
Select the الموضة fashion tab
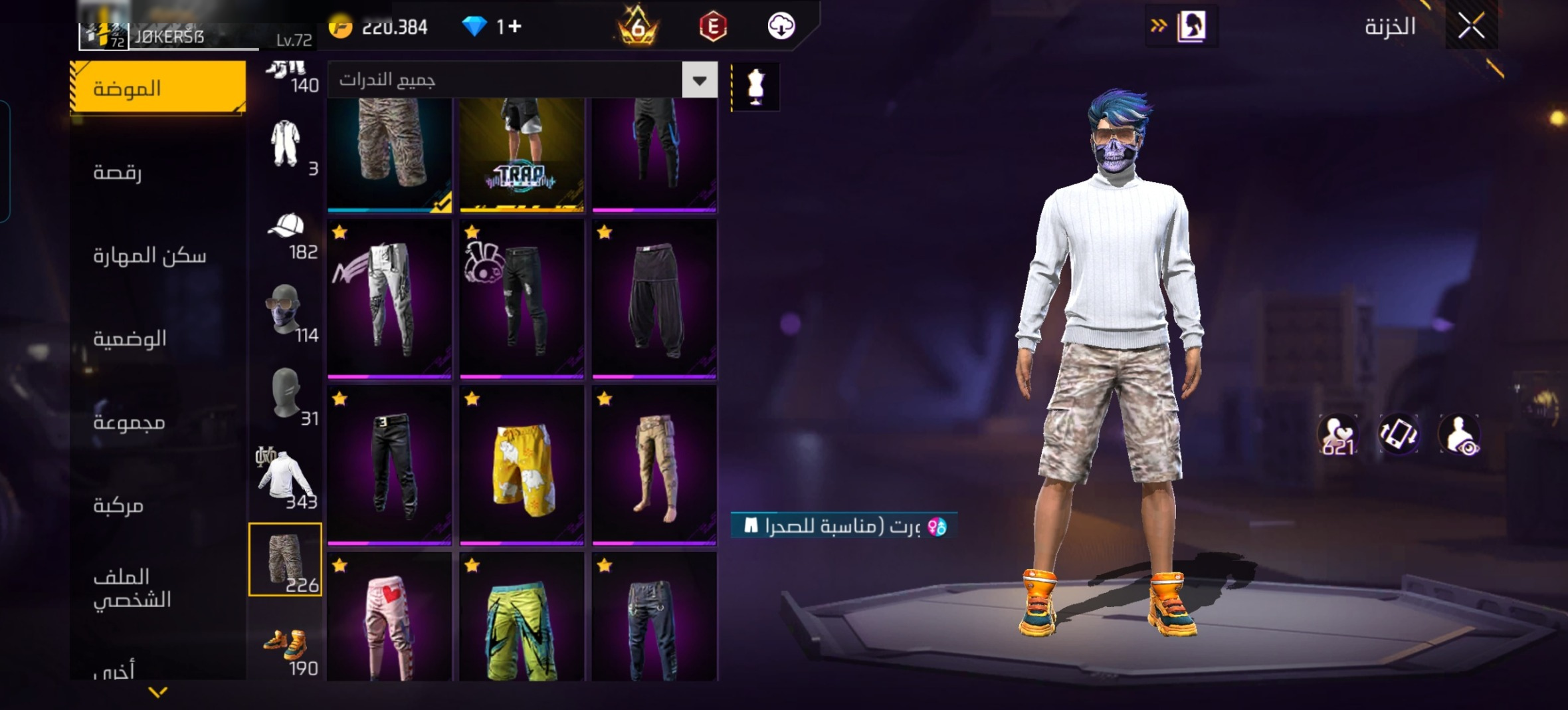click(x=157, y=88)
